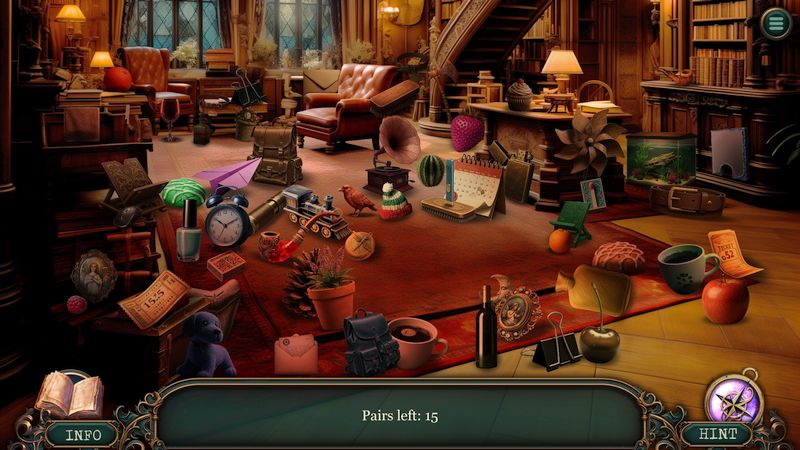The image size is (800, 450).
Task: Open the hamburger menu button
Action: tap(774, 22)
